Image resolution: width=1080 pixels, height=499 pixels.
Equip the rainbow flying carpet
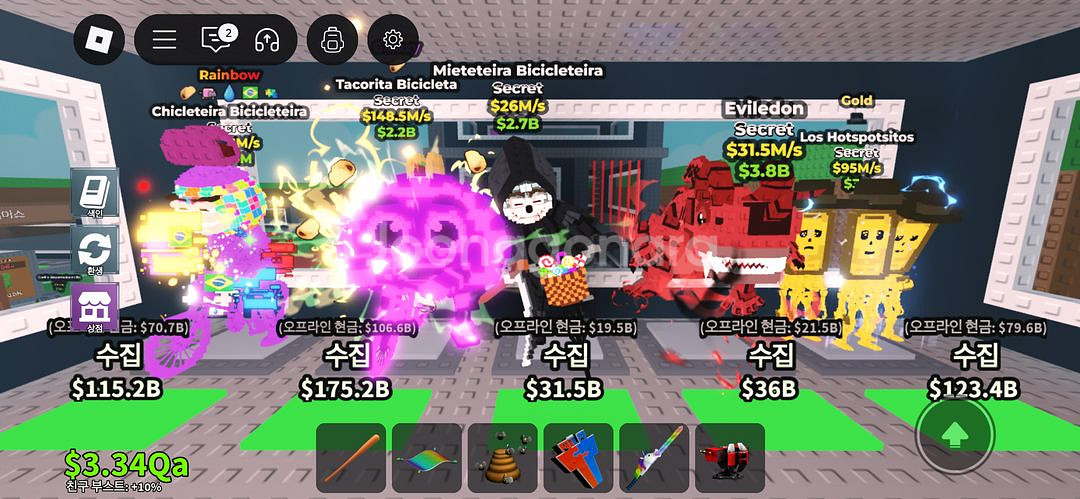[x=427, y=457]
